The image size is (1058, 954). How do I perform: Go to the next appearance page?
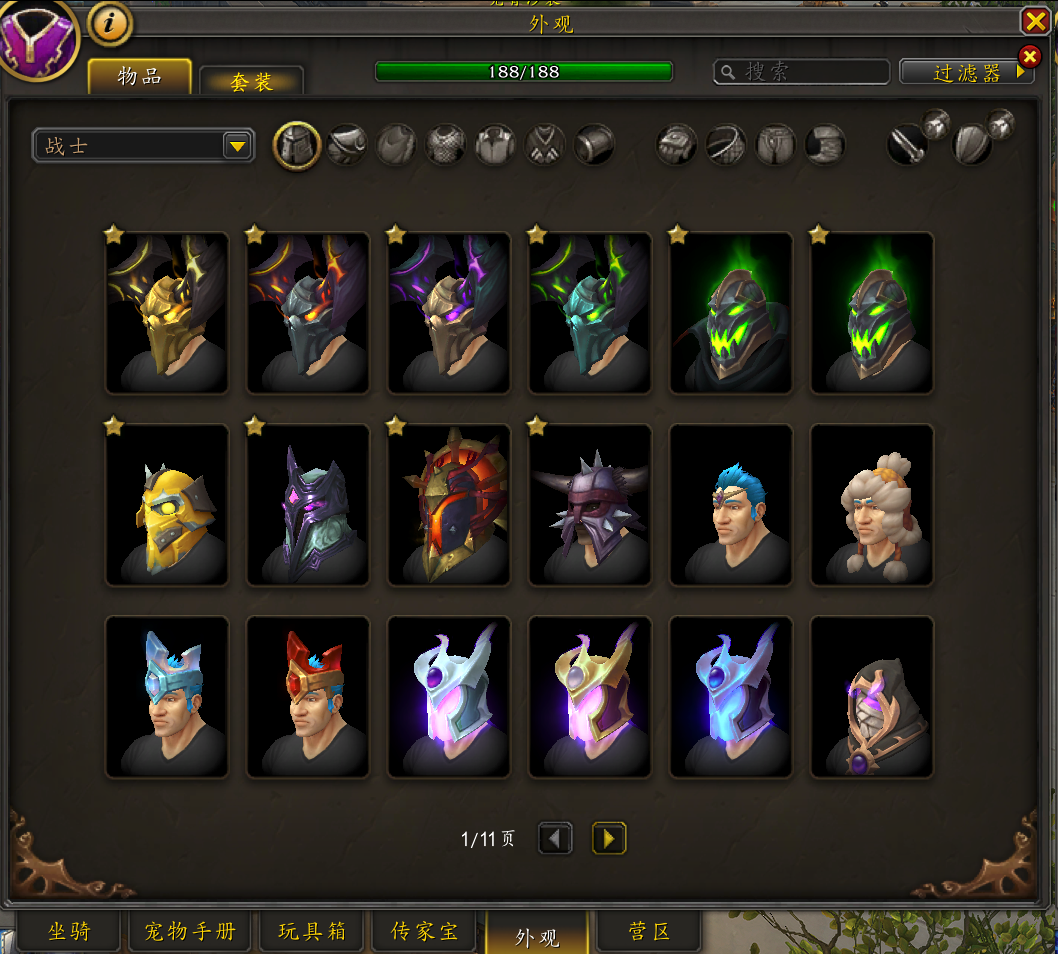[609, 838]
